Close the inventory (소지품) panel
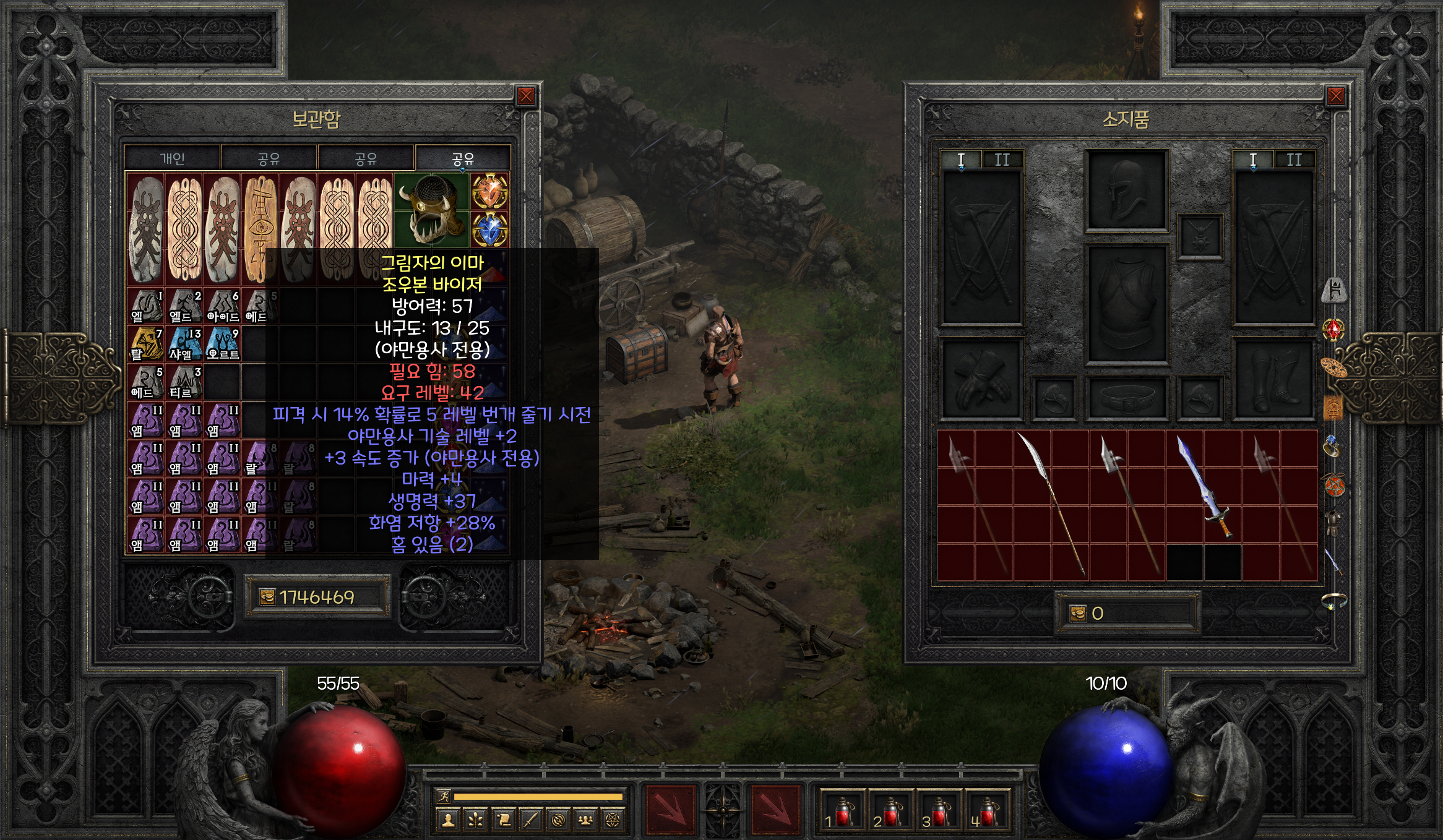 click(1335, 96)
